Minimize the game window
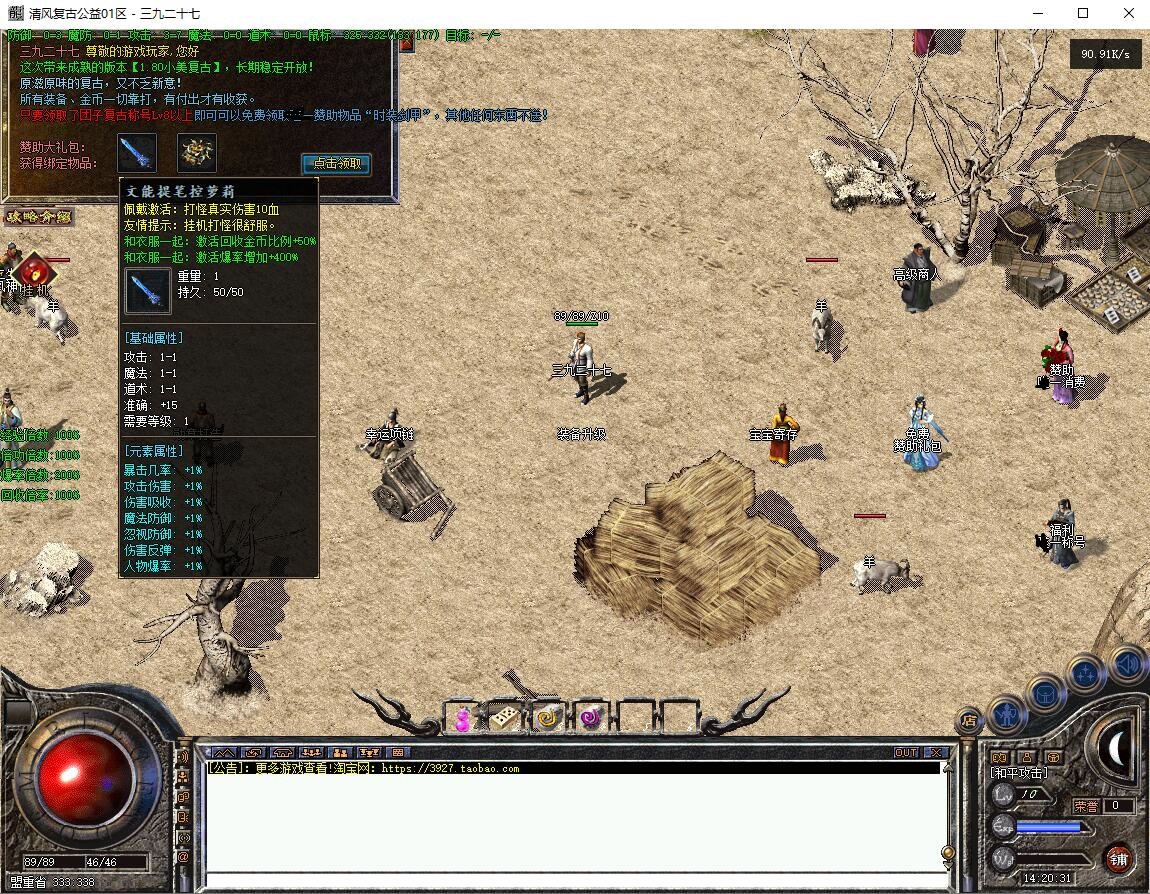 (x=1037, y=14)
